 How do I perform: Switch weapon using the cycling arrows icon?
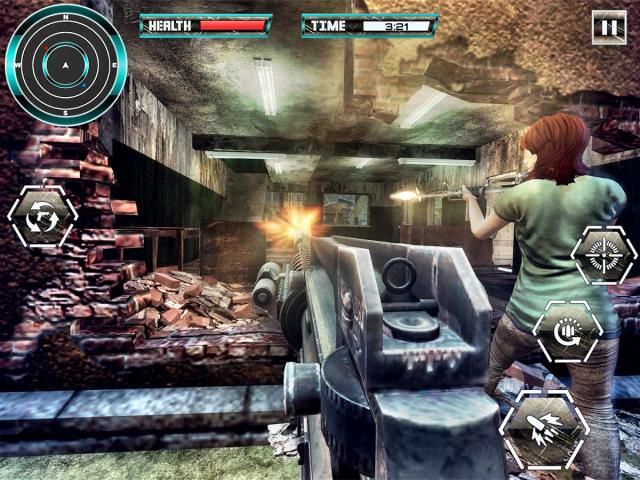[x=42, y=216]
